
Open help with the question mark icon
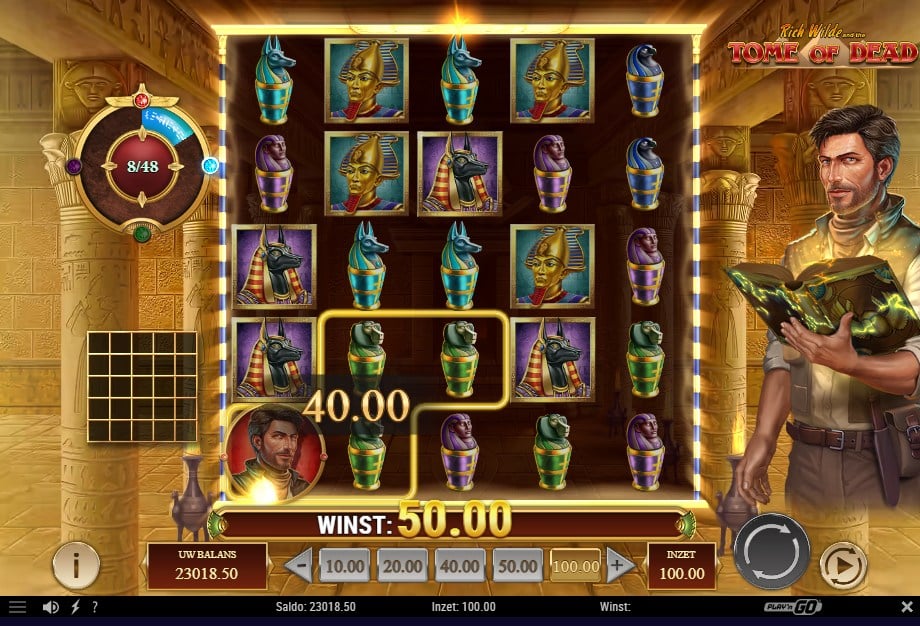(x=94, y=607)
